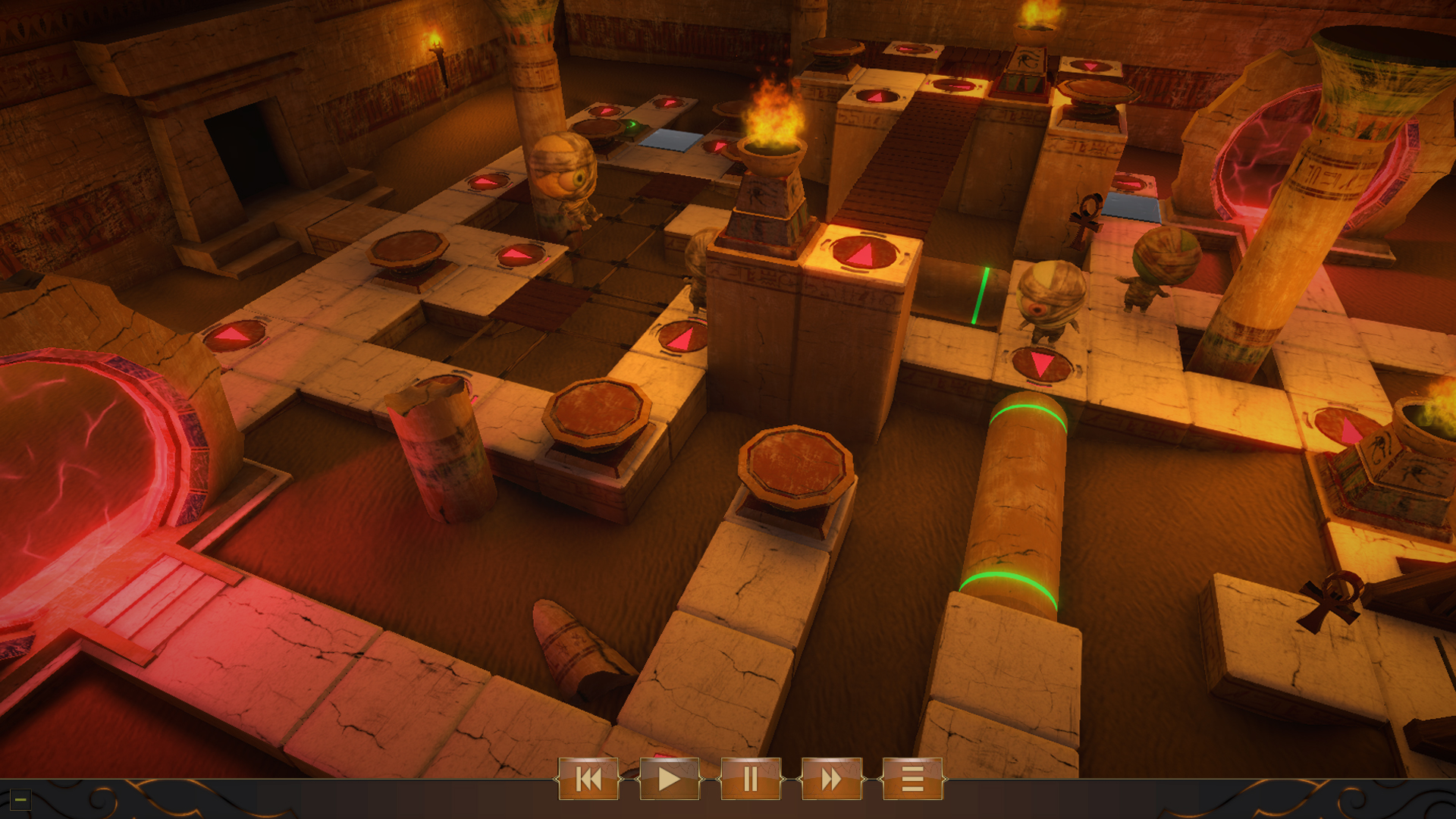The width and height of the screenshot is (1456, 819).
Task: Select the downward red arrow tile on the right
Action: pos(1043,366)
